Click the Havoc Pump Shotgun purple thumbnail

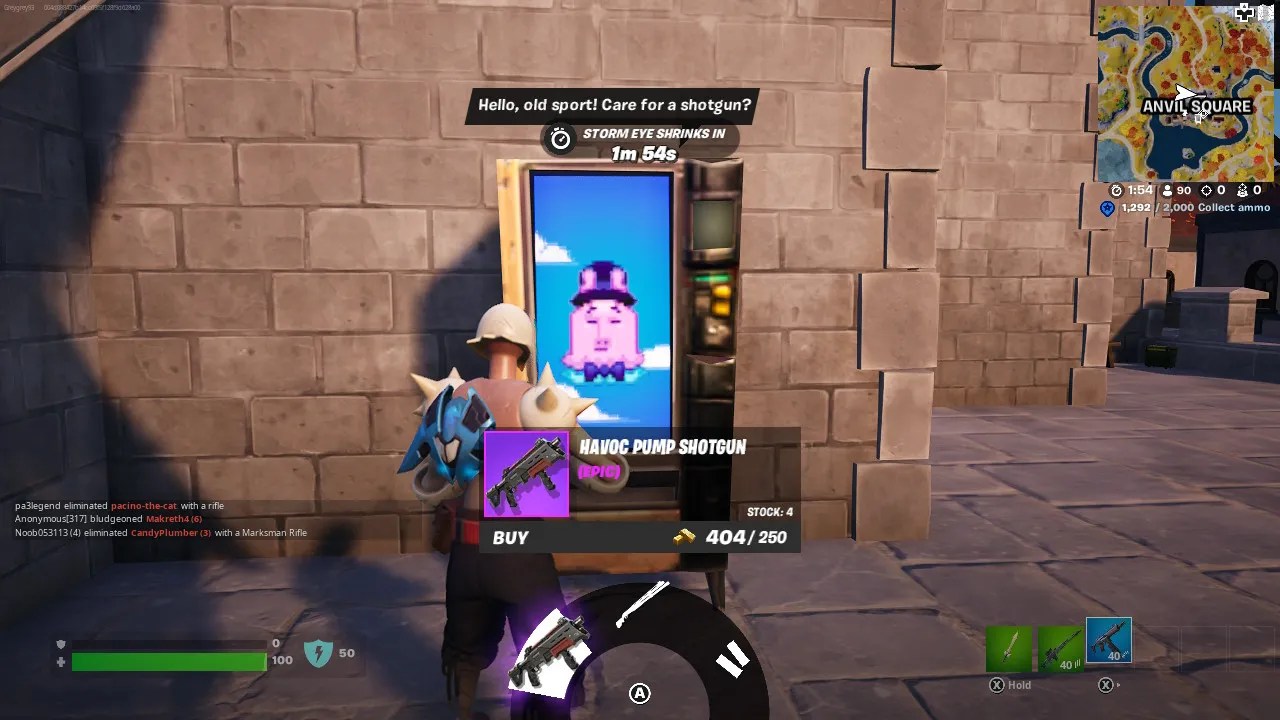click(526, 474)
